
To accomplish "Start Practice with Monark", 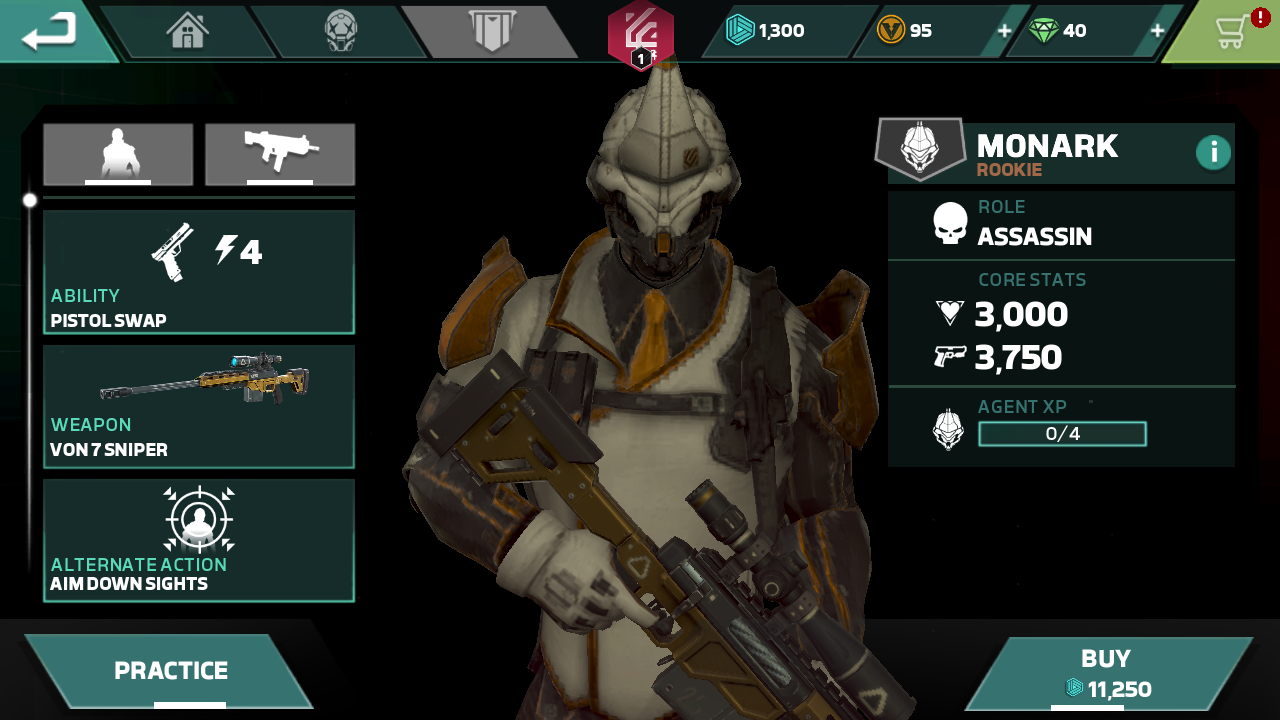I will 170,671.
